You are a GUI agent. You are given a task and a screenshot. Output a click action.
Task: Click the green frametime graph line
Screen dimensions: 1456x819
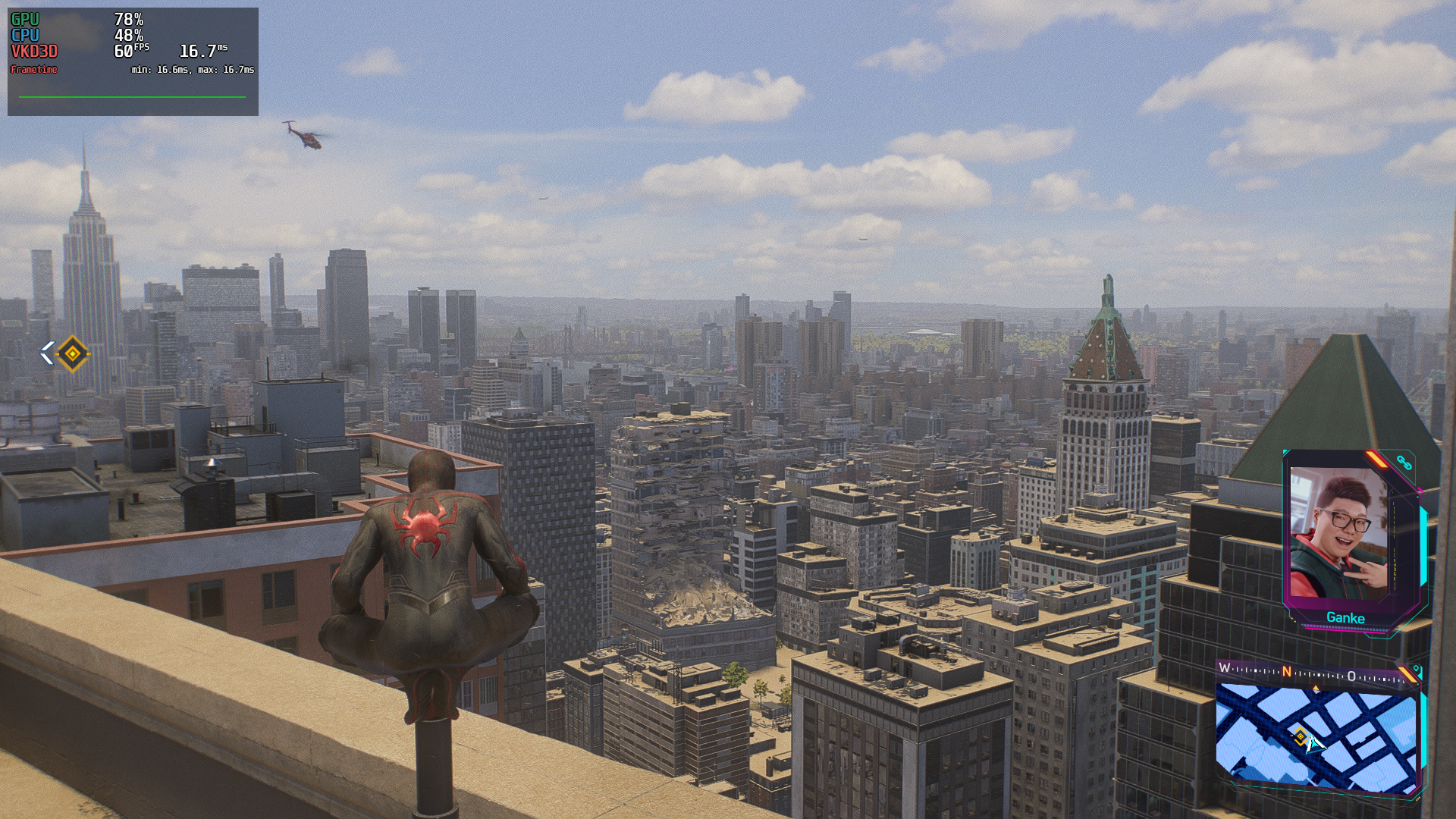[133, 97]
